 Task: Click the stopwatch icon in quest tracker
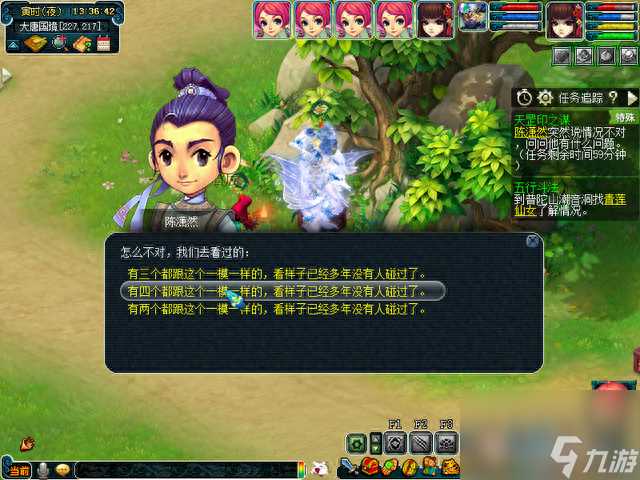[x=525, y=97]
